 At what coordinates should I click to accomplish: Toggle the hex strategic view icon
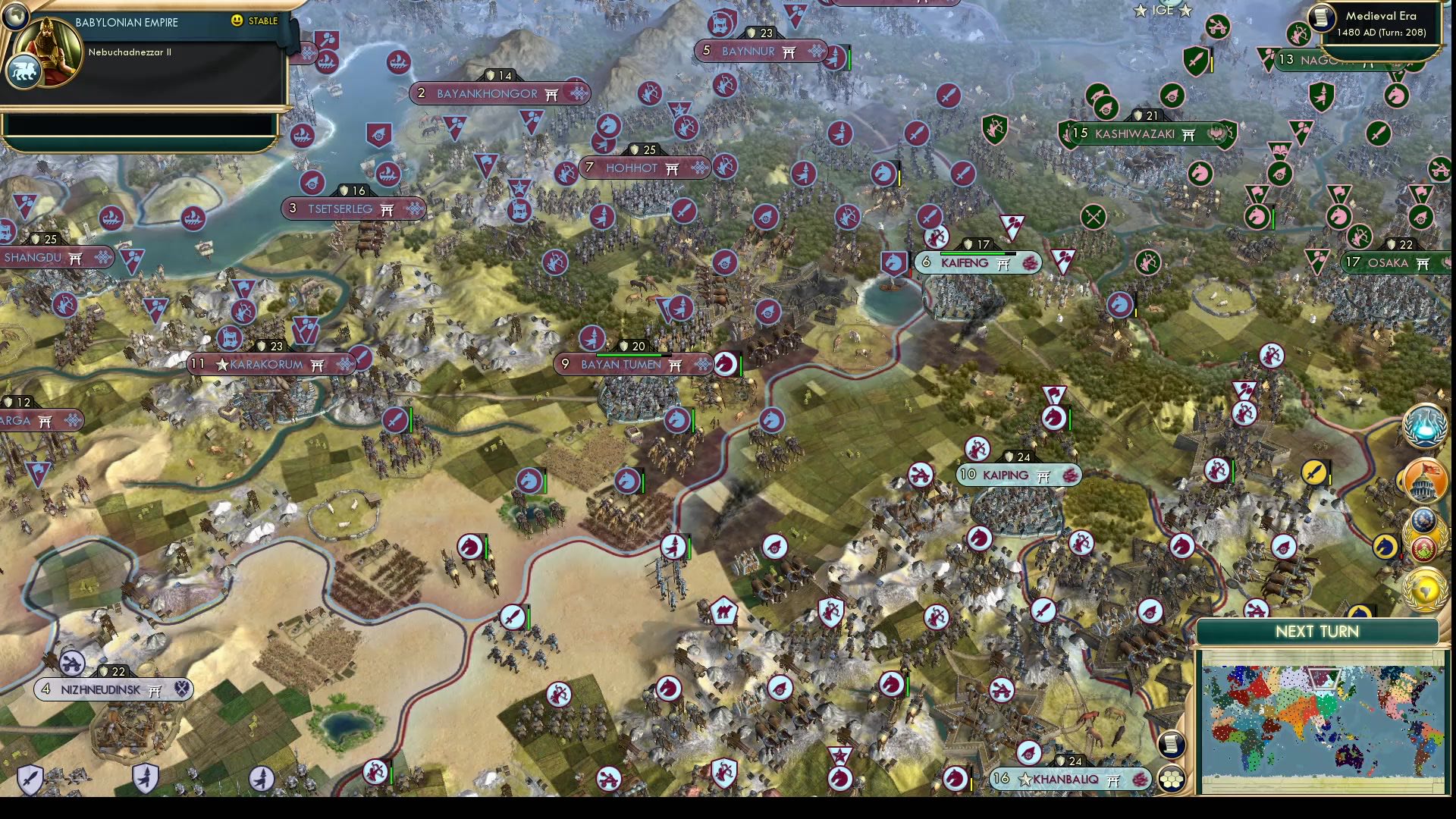coord(1171,779)
